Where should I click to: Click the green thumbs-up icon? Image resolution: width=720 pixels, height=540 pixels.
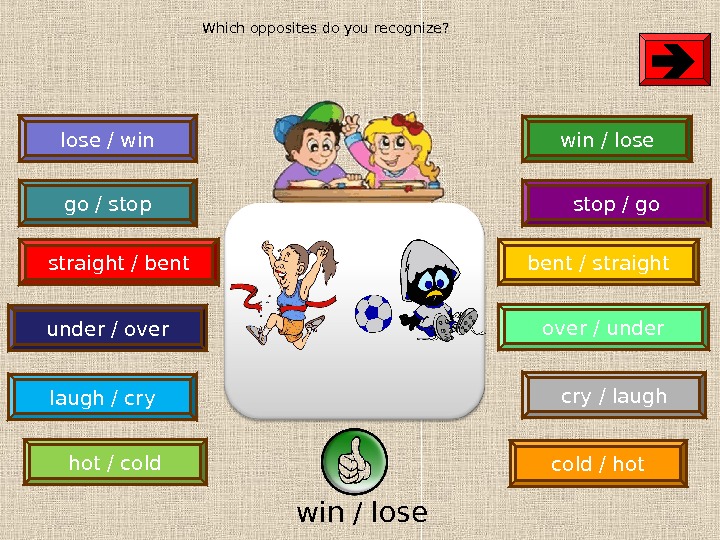pyautogui.click(x=354, y=462)
